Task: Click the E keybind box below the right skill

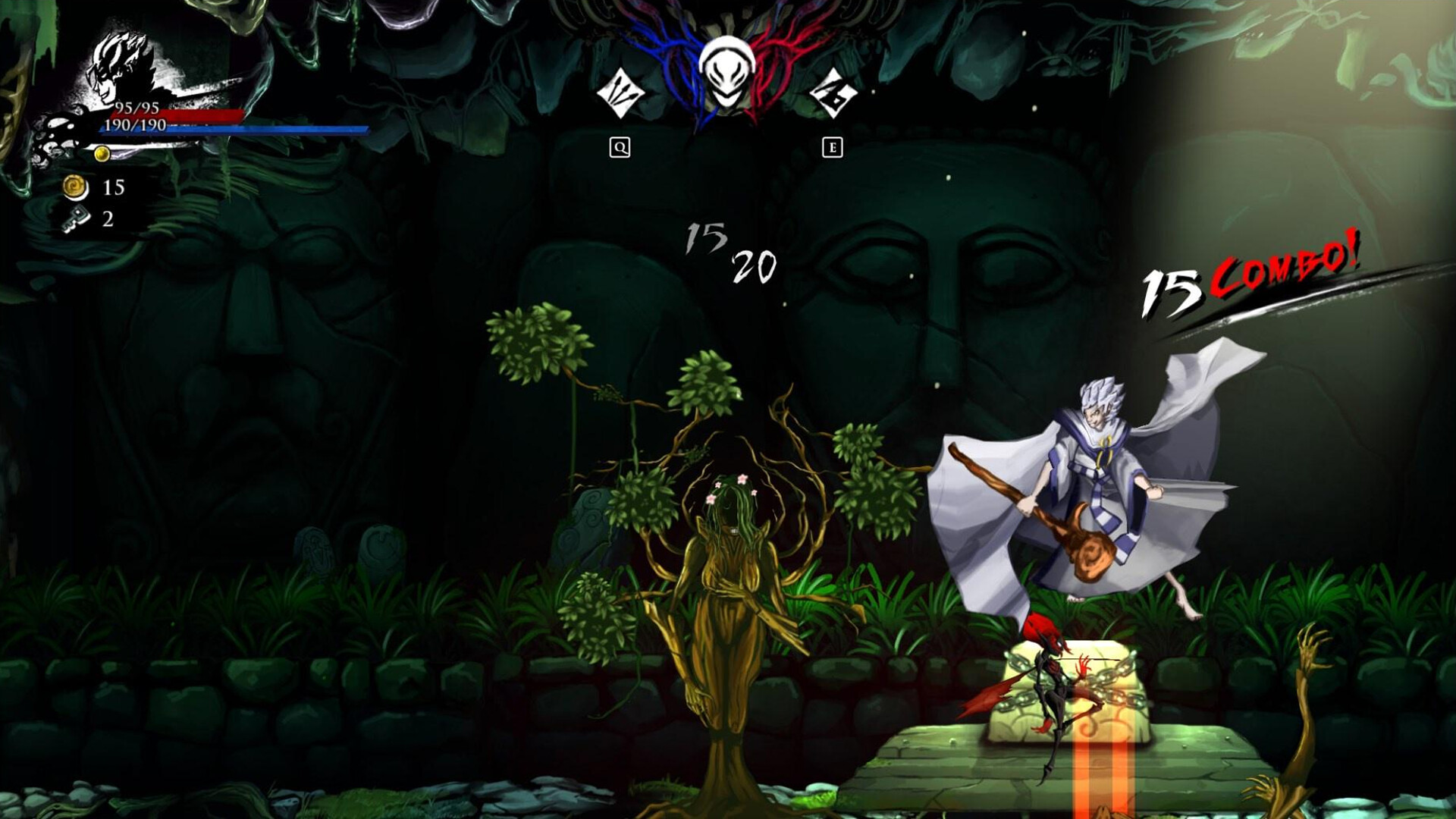Action: coord(832,145)
